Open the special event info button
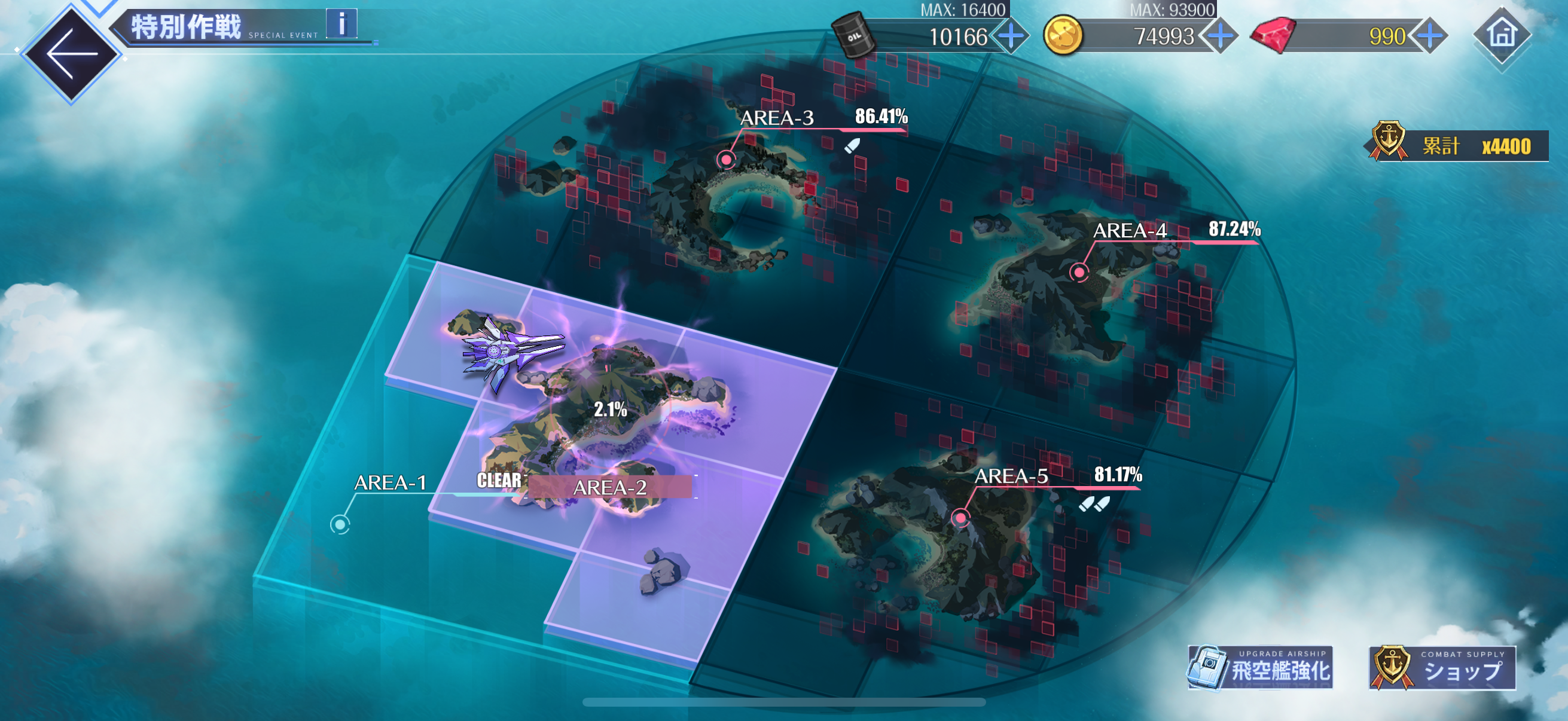The height and width of the screenshot is (721, 1568). click(x=341, y=25)
